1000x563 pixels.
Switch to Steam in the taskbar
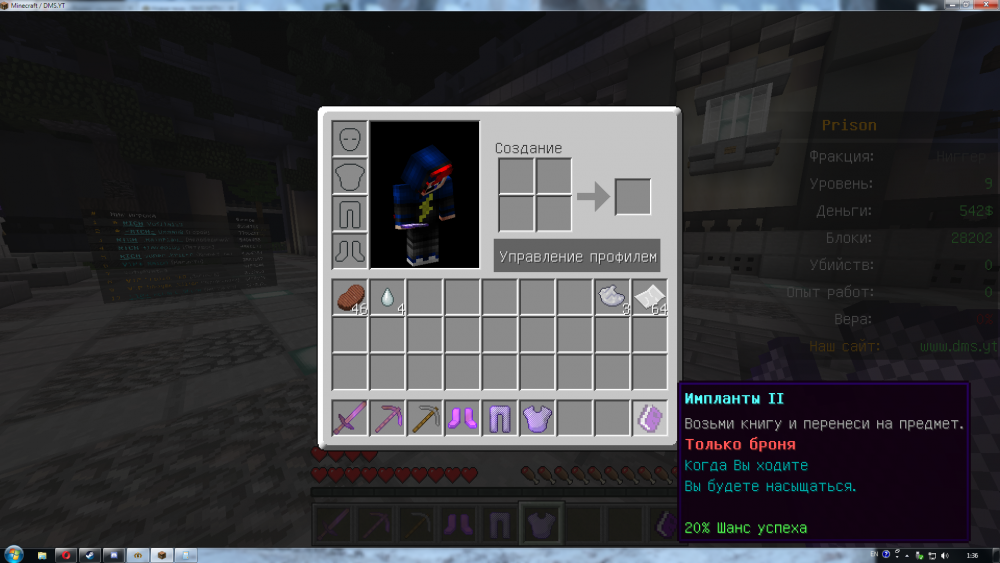tap(89, 553)
